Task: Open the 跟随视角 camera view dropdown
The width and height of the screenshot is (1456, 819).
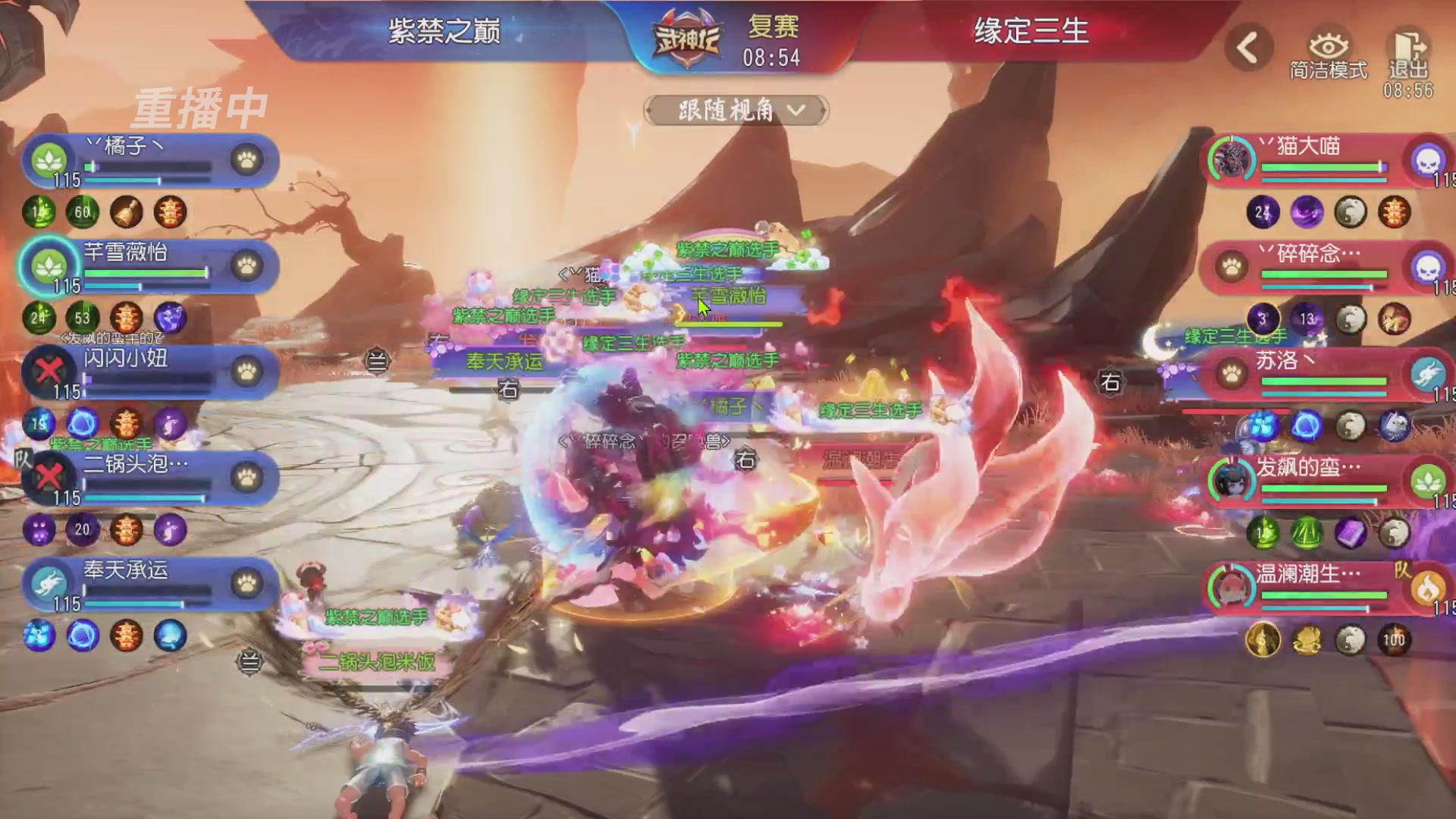Action: tap(736, 110)
